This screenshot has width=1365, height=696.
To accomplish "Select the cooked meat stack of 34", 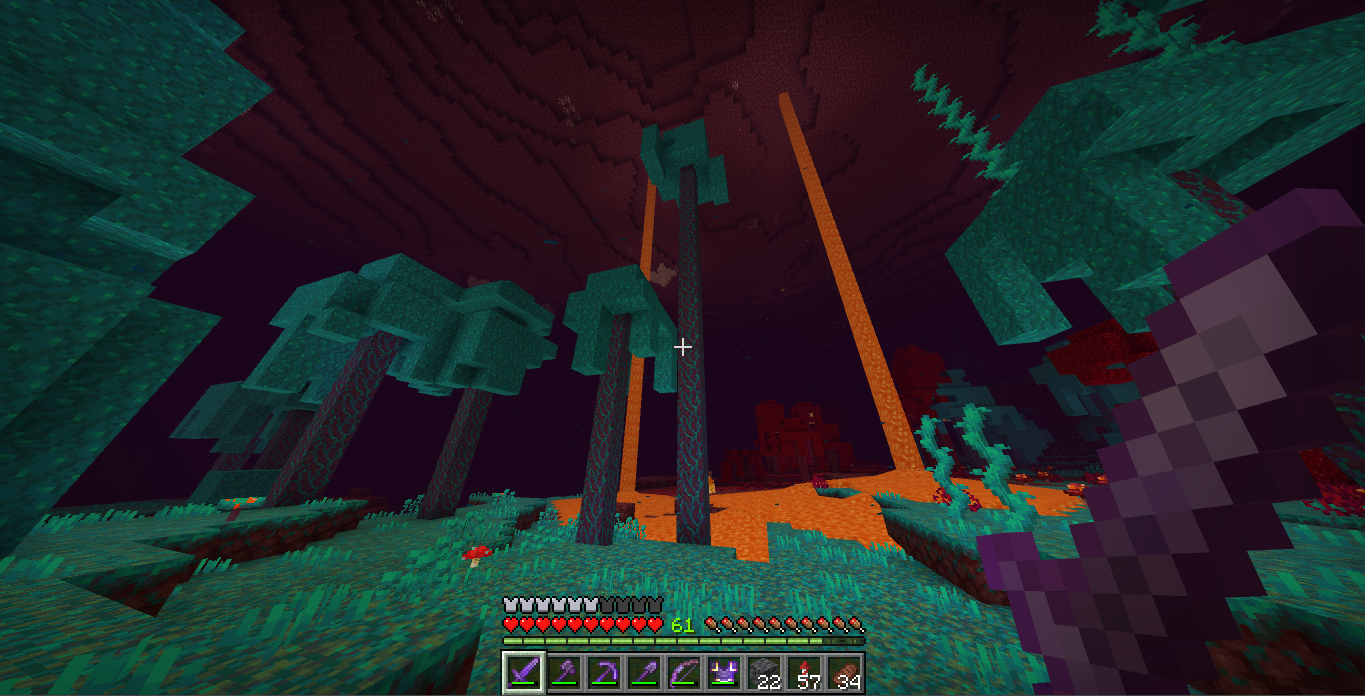I will [843, 672].
